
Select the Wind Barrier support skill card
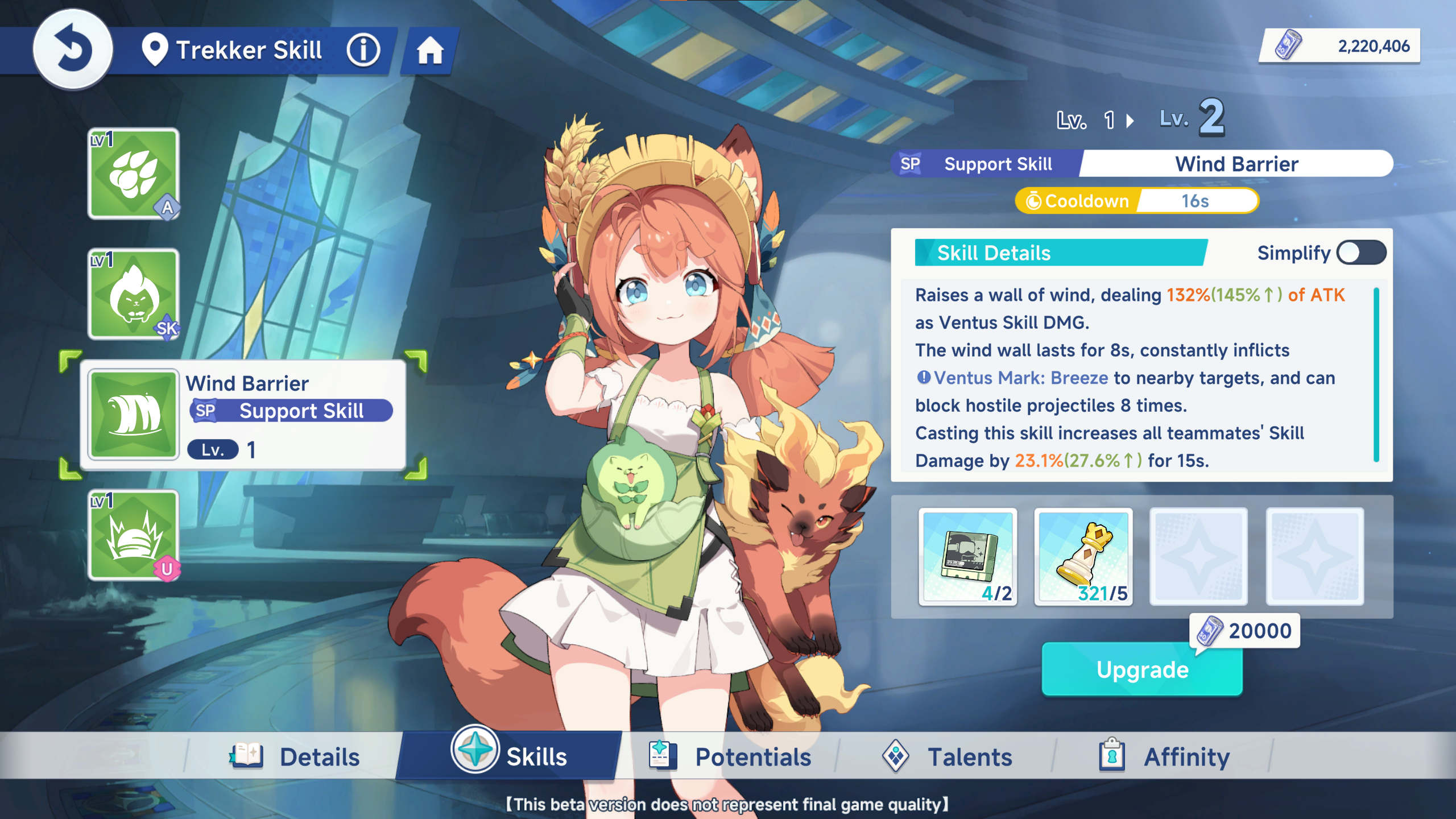(243, 415)
